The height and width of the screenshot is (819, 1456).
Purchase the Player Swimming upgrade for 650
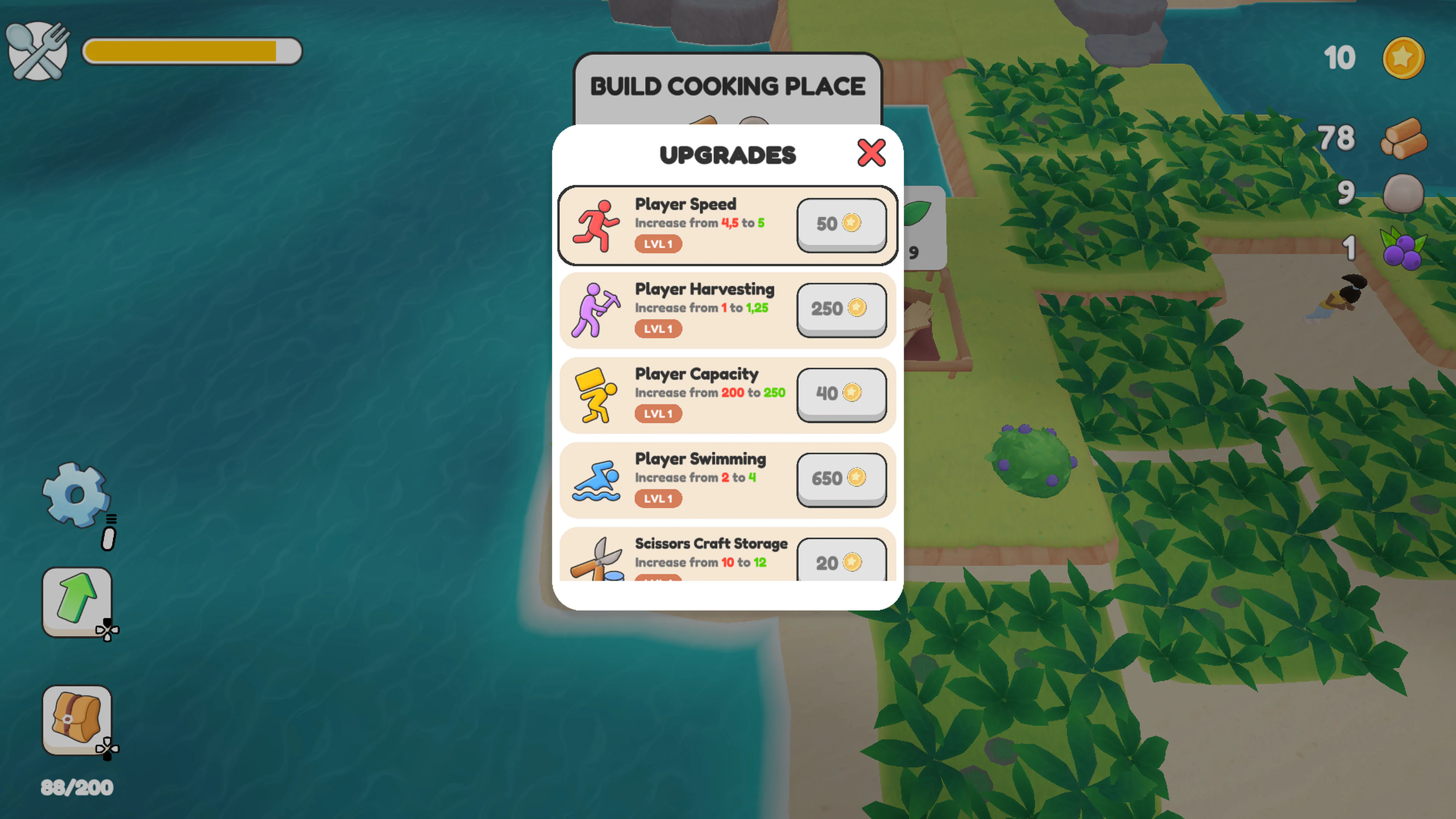(841, 479)
